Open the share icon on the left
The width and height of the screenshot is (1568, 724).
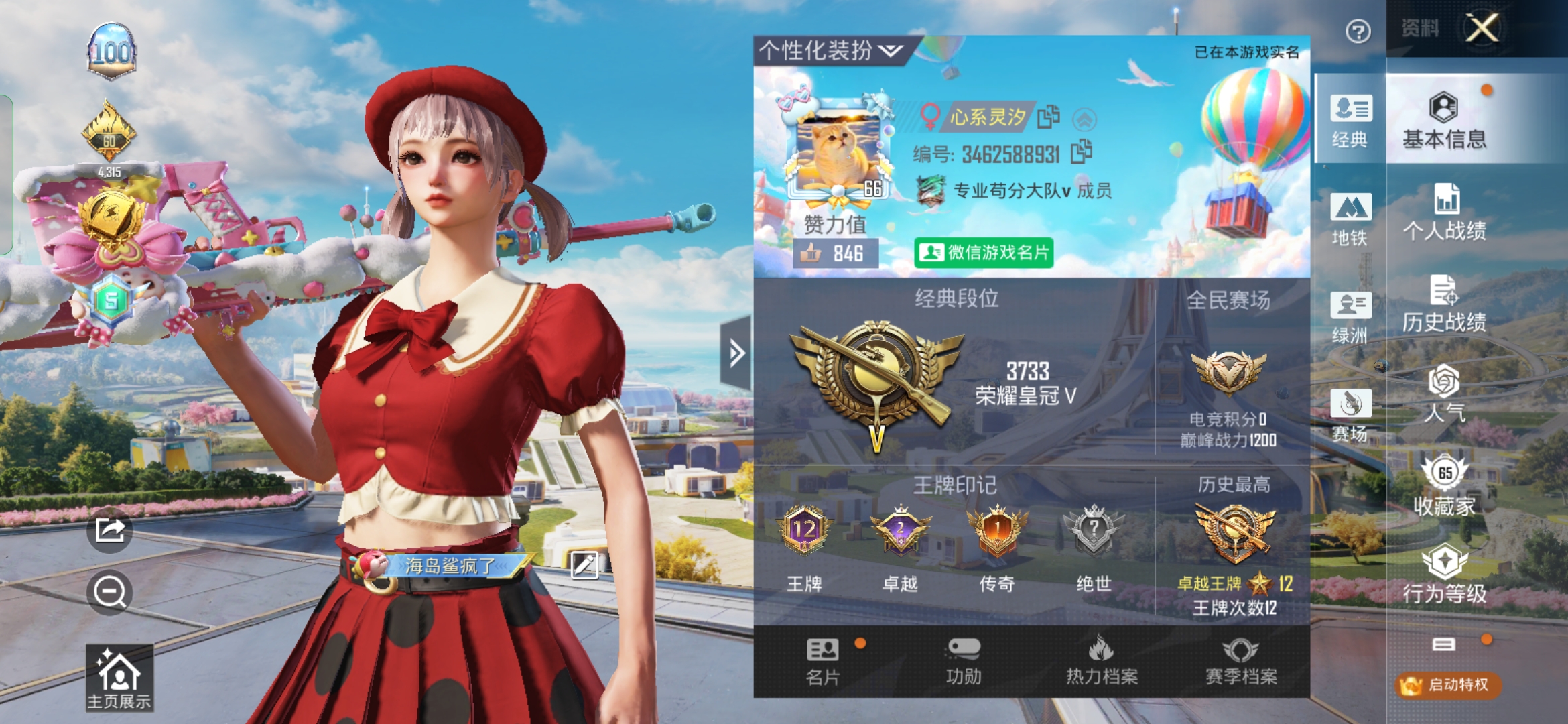point(109,531)
